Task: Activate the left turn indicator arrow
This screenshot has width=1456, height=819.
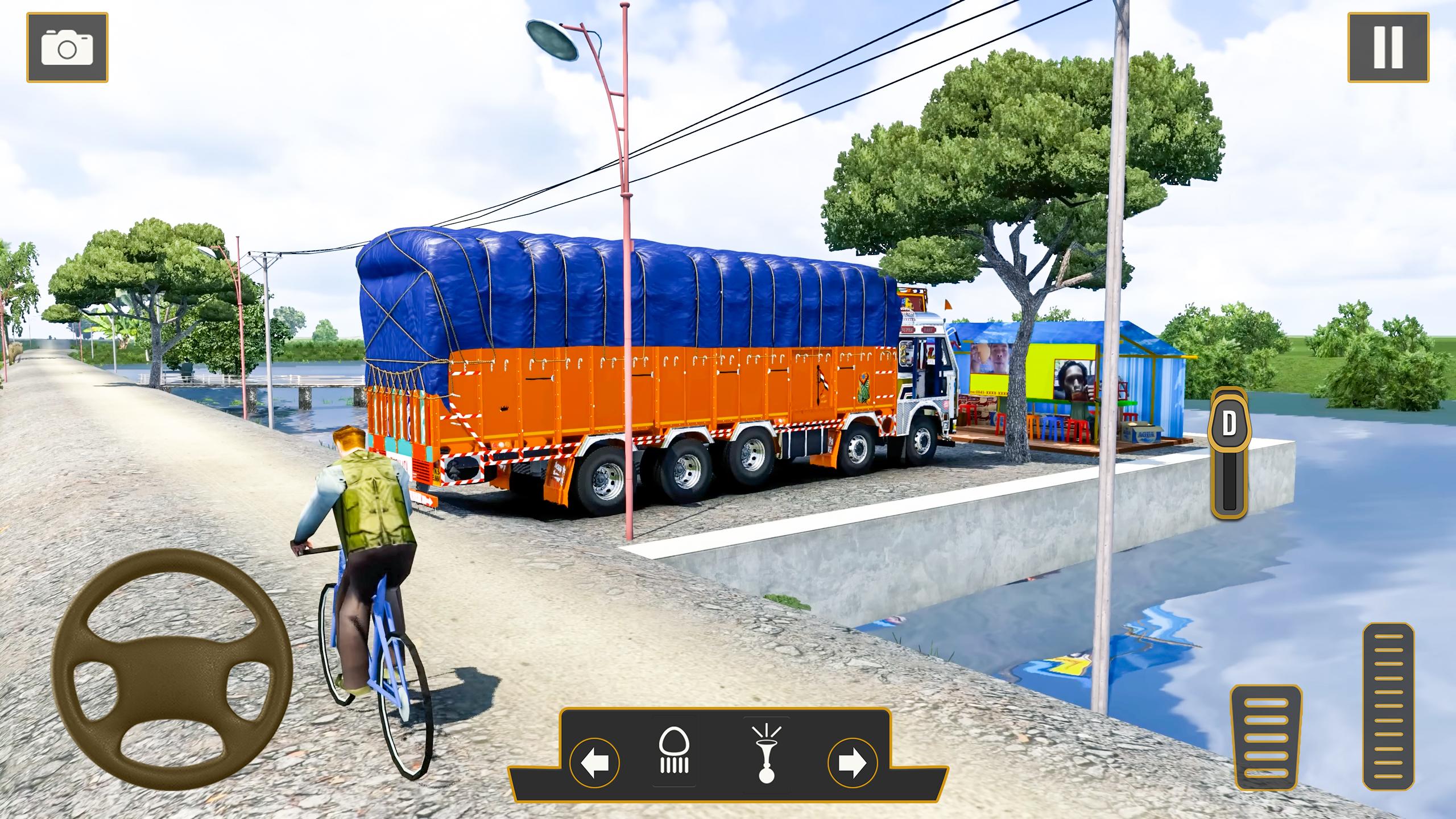Action: coord(594,762)
